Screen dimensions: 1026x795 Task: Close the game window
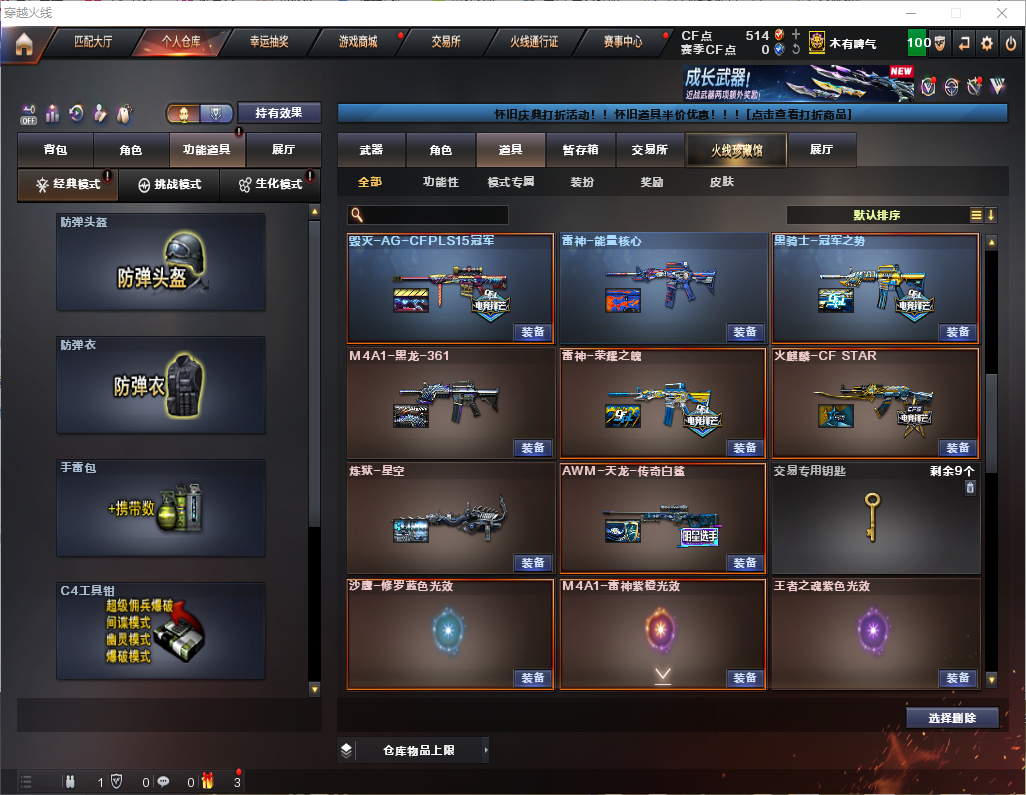pyautogui.click(x=1001, y=13)
